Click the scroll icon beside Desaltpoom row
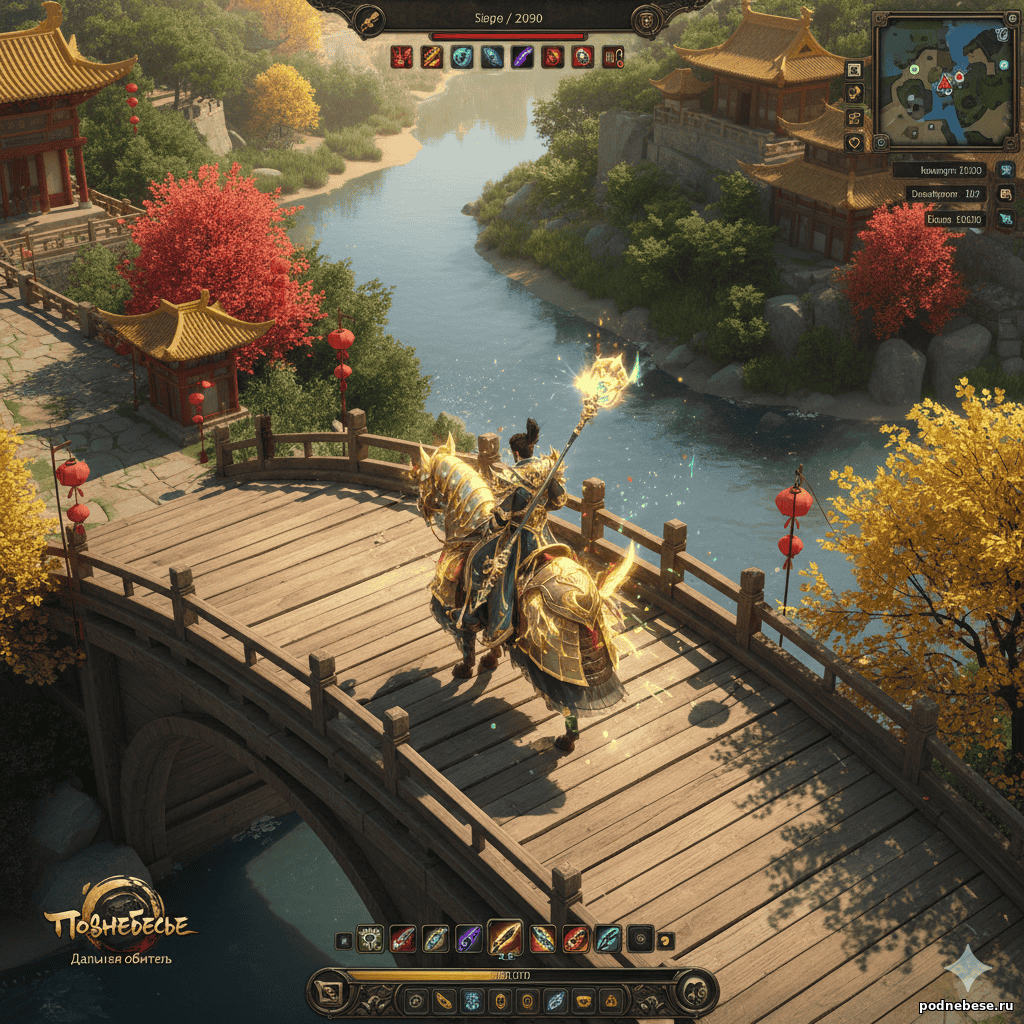The width and height of the screenshot is (1024, 1024). pyautogui.click(x=1005, y=194)
